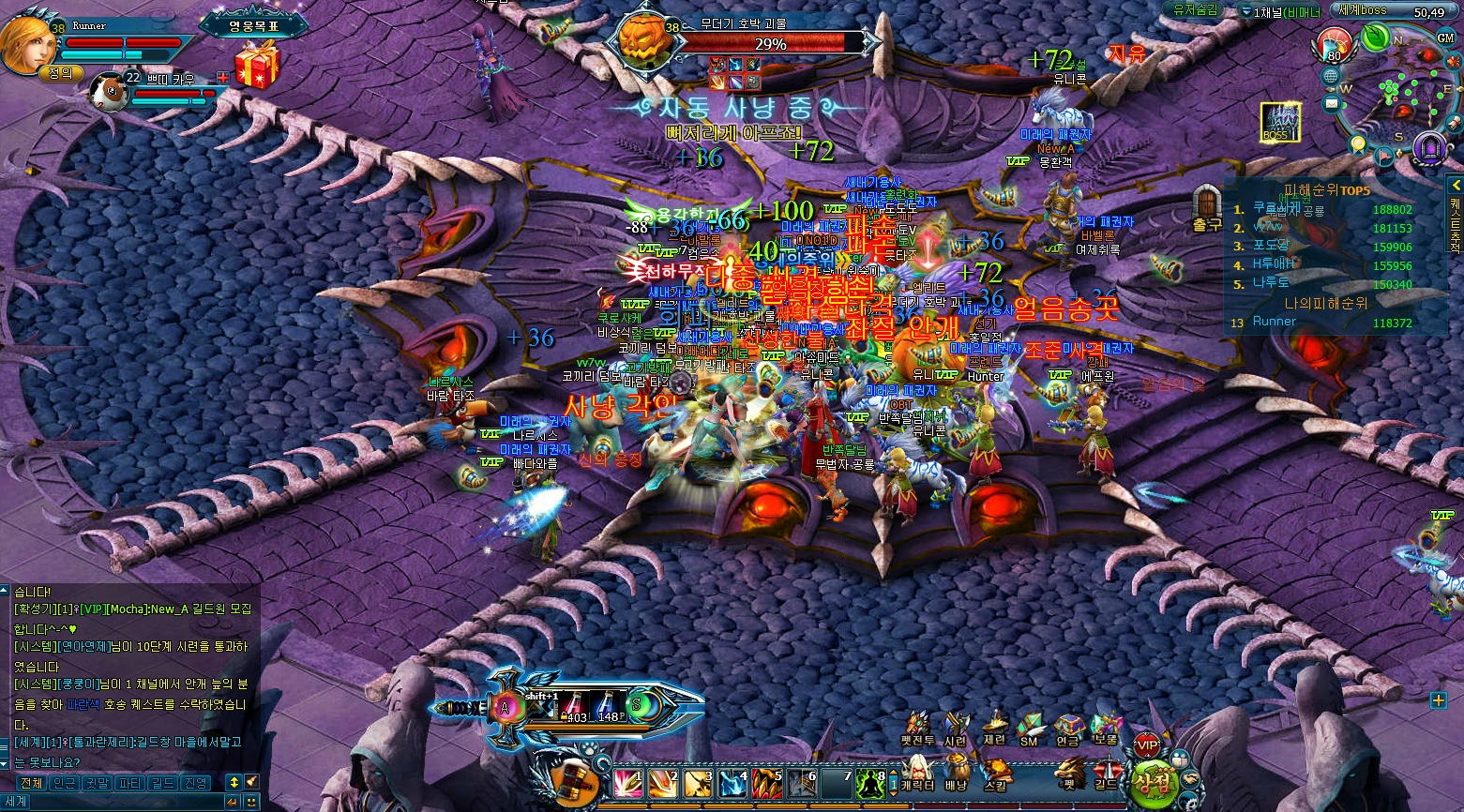Open the 보물 treasure menu
Image resolution: width=1464 pixels, height=812 pixels.
(x=1105, y=729)
